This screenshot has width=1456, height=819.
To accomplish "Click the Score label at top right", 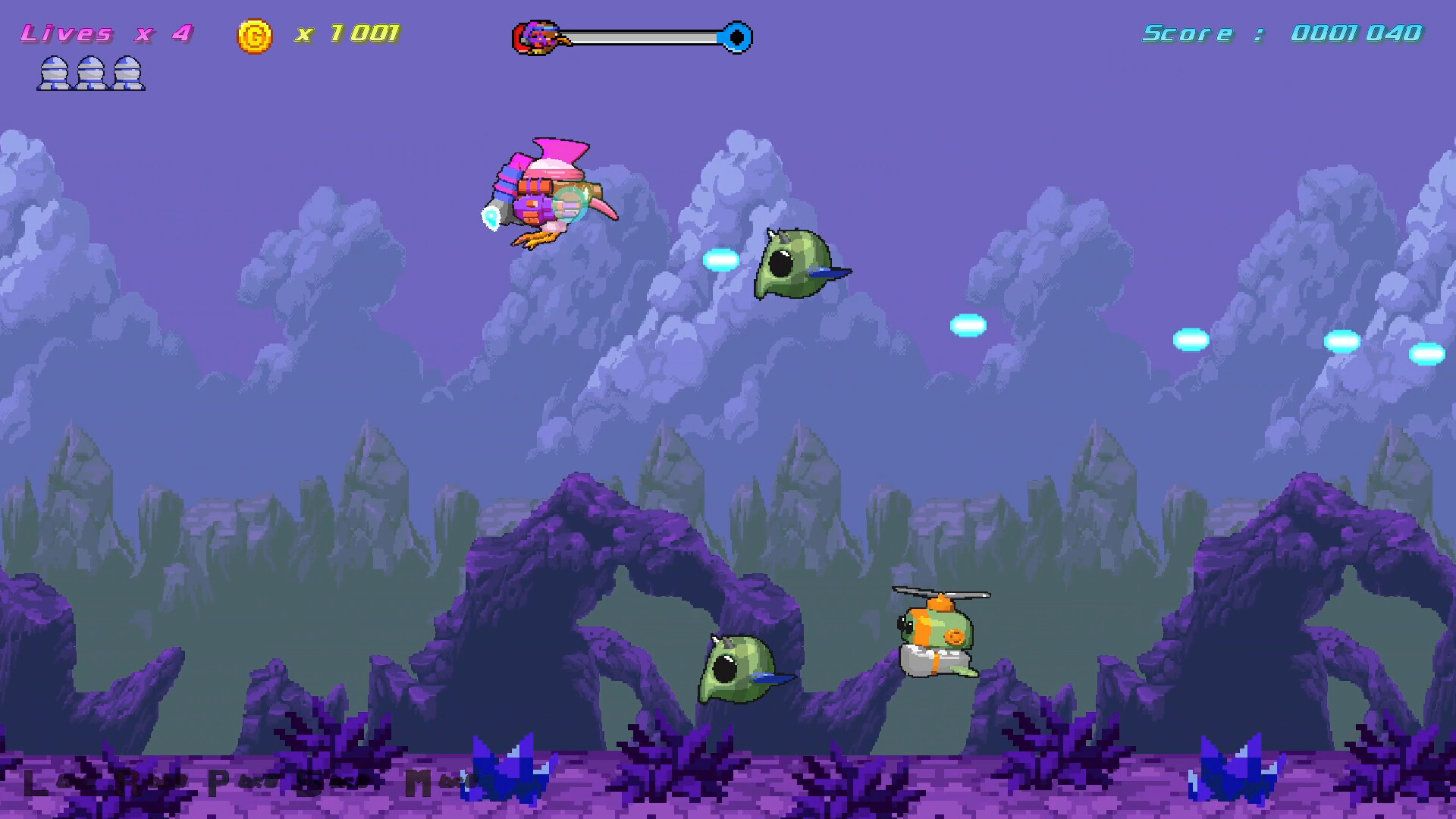I will pyautogui.click(x=1187, y=32).
